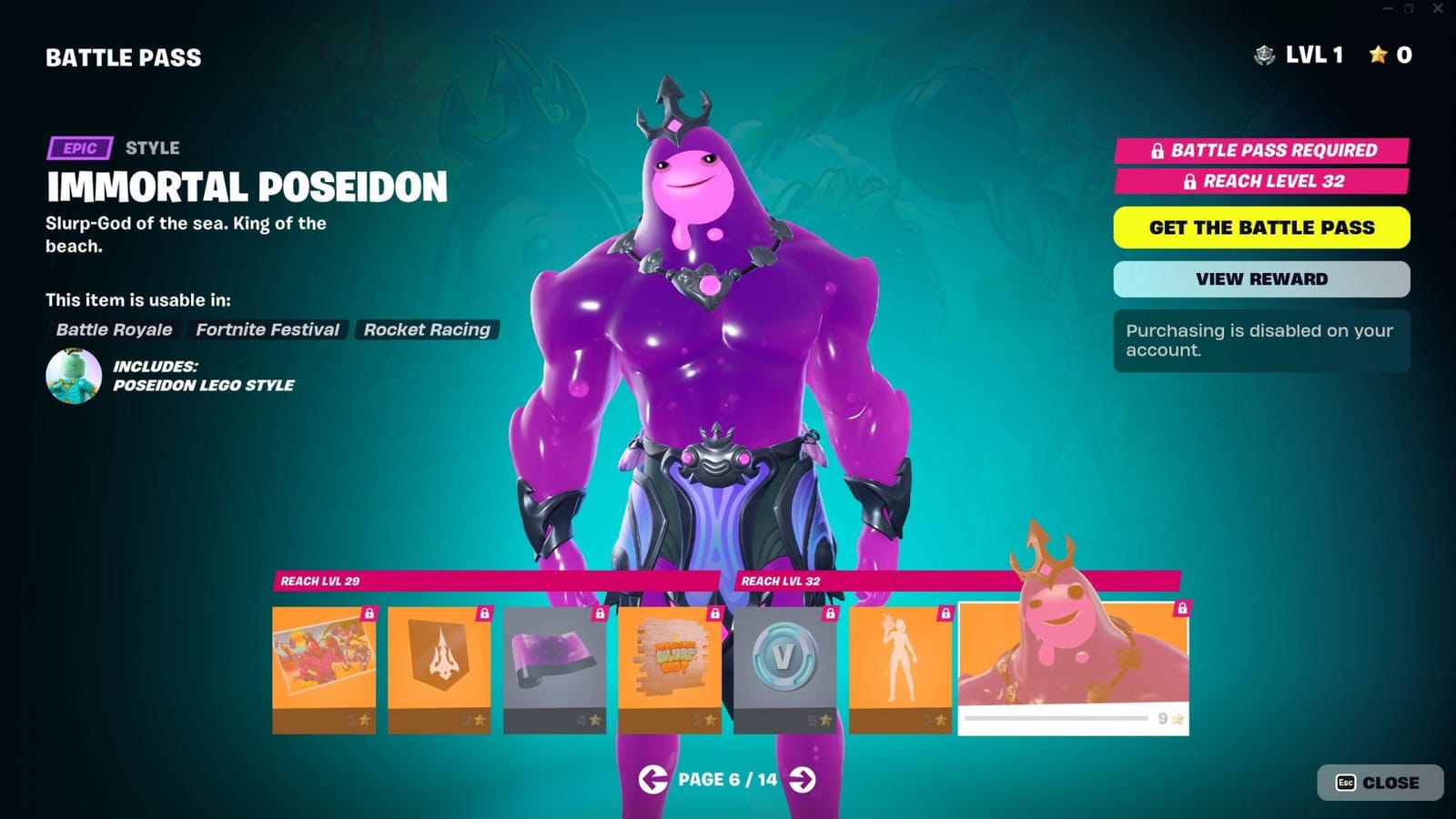Click the Reach Level 32 banner
Viewport: 1456px width, 819px height.
coord(1260,182)
